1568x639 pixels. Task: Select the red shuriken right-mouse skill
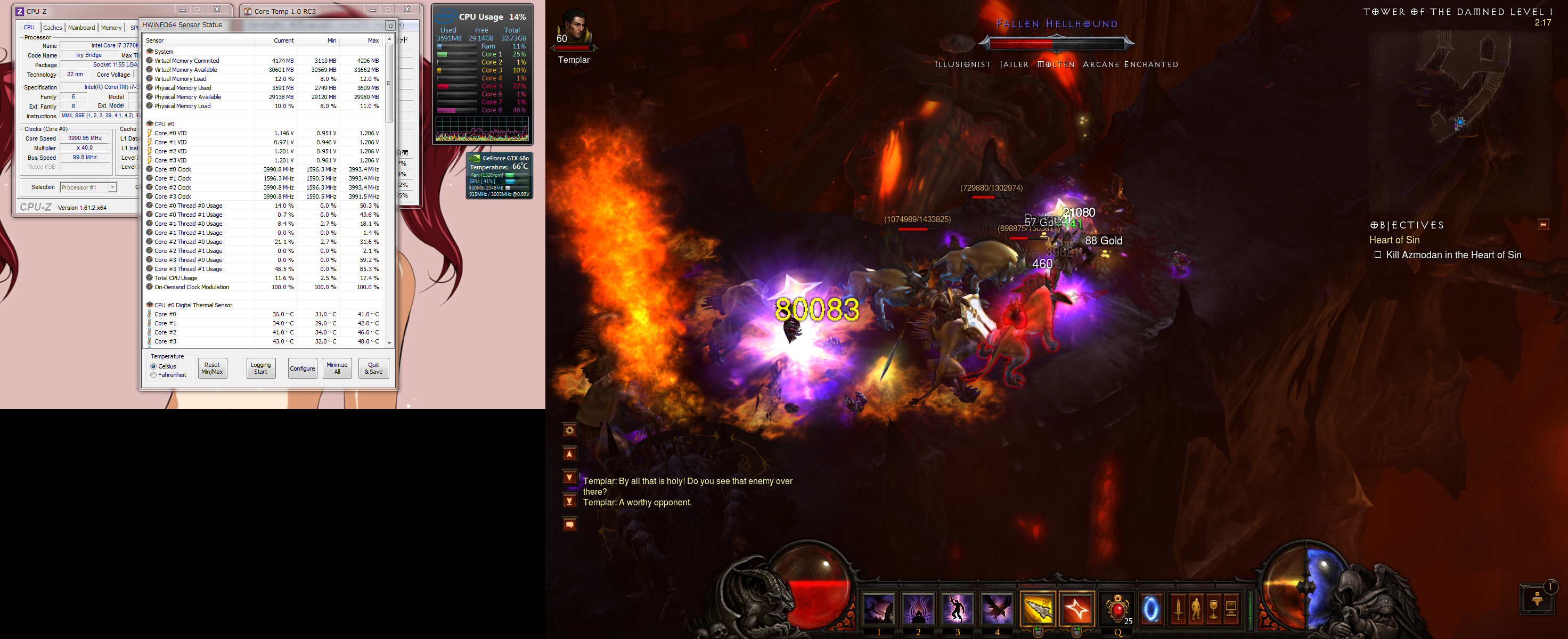click(1076, 609)
